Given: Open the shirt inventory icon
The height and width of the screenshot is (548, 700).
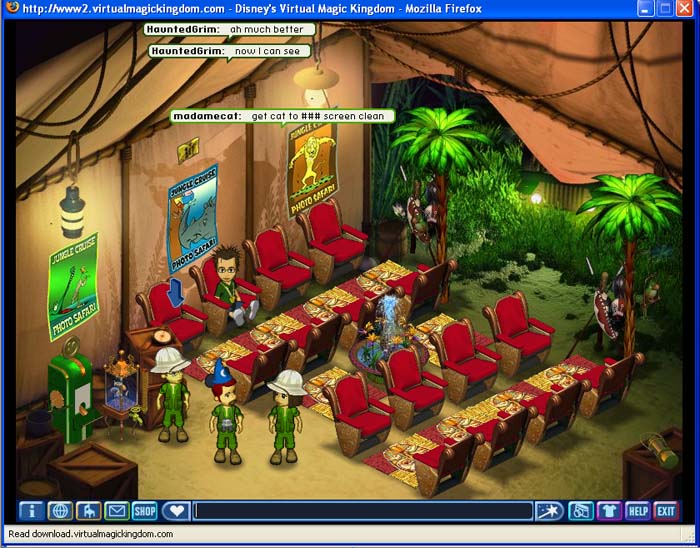Looking at the screenshot, I should tap(609, 511).
